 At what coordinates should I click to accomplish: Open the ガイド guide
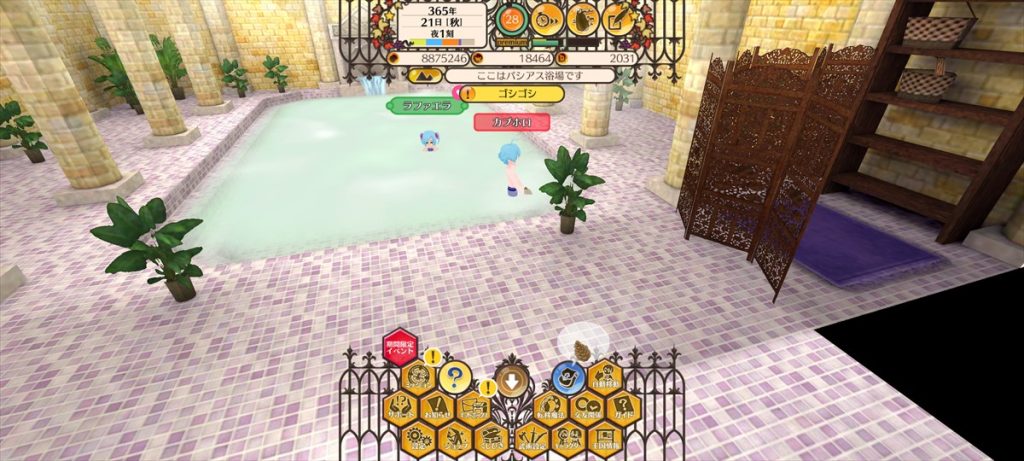(624, 407)
